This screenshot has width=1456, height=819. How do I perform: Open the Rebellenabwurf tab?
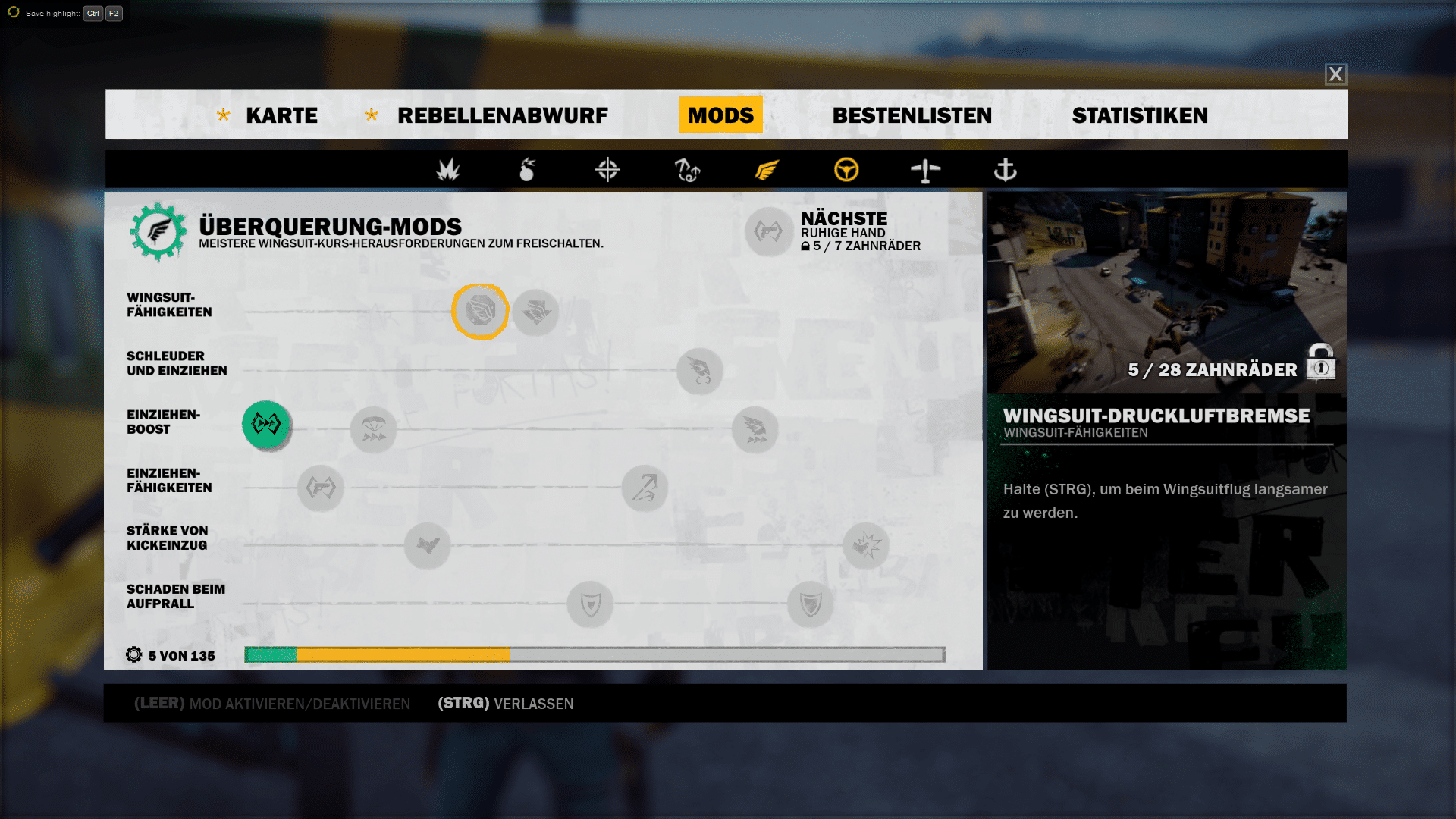coord(502,115)
